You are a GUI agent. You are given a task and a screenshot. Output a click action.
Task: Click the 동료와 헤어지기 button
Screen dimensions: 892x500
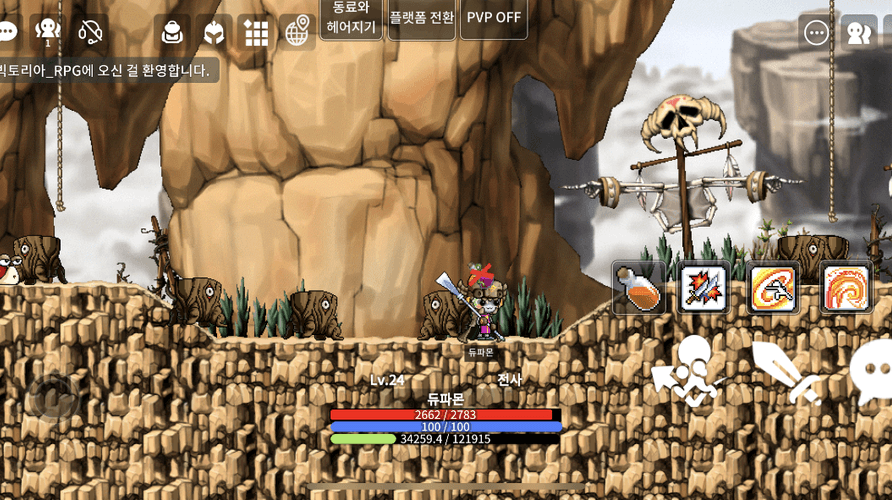pyautogui.click(x=351, y=18)
